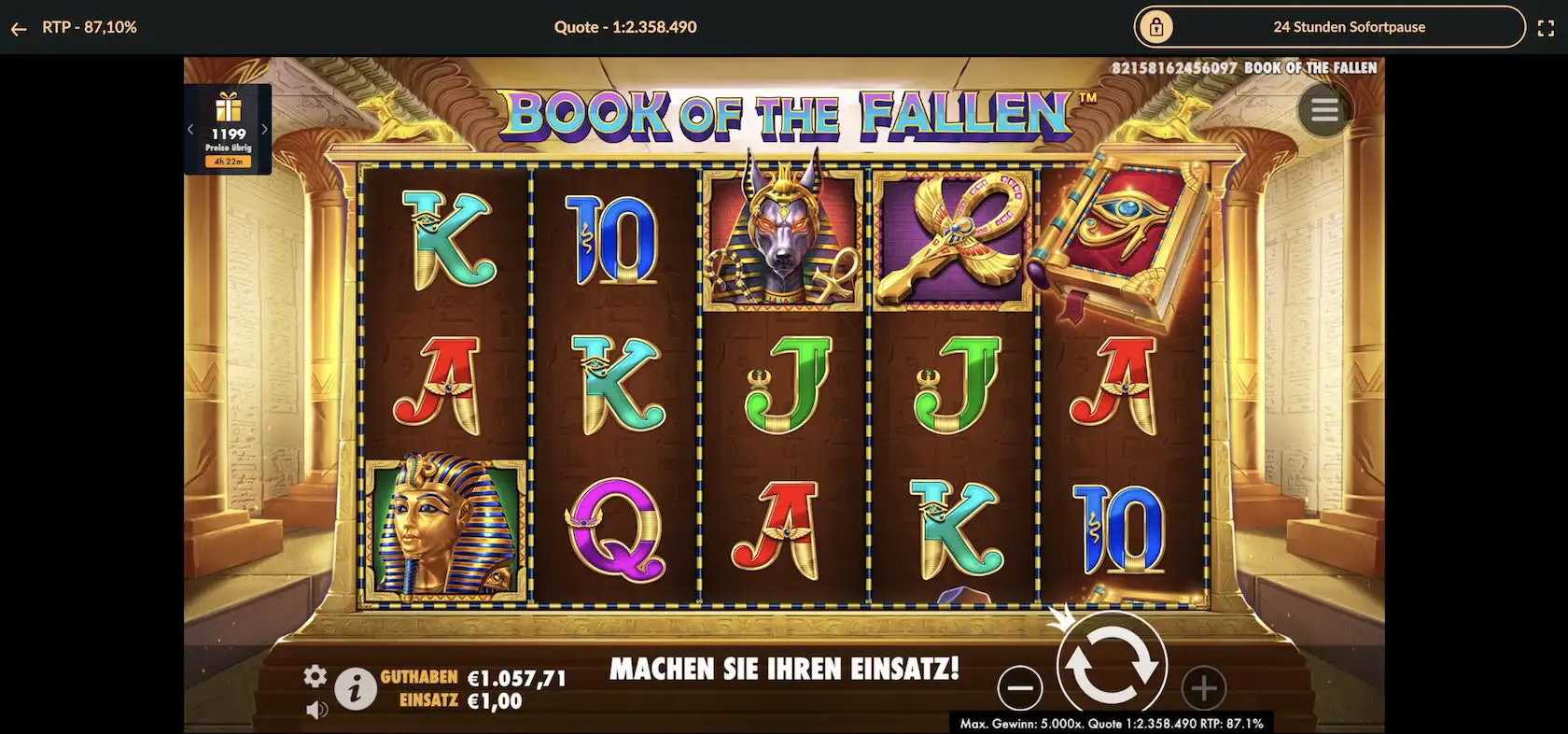Image resolution: width=1568 pixels, height=734 pixels.
Task: Activate the 24 Stunden Sofortpause button
Action: coord(1329,27)
